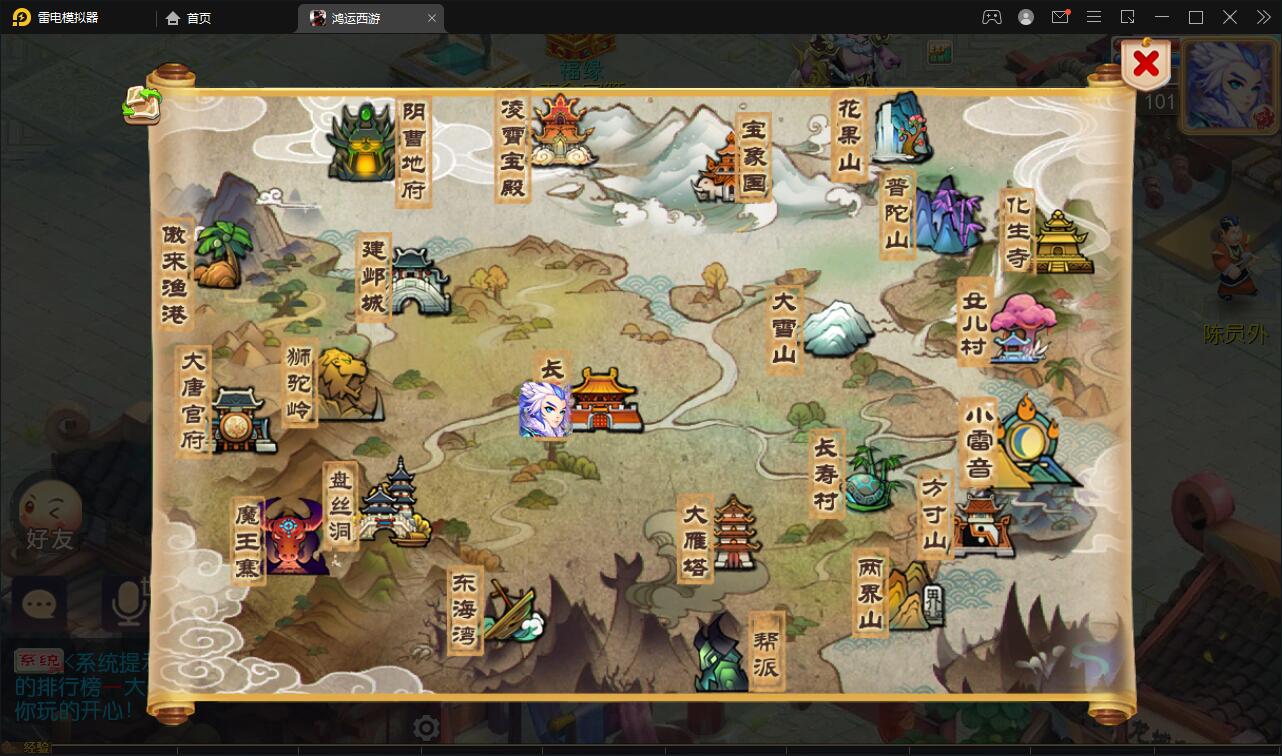
Task: Travel to 狮驼岭 lion marker
Action: [345, 385]
